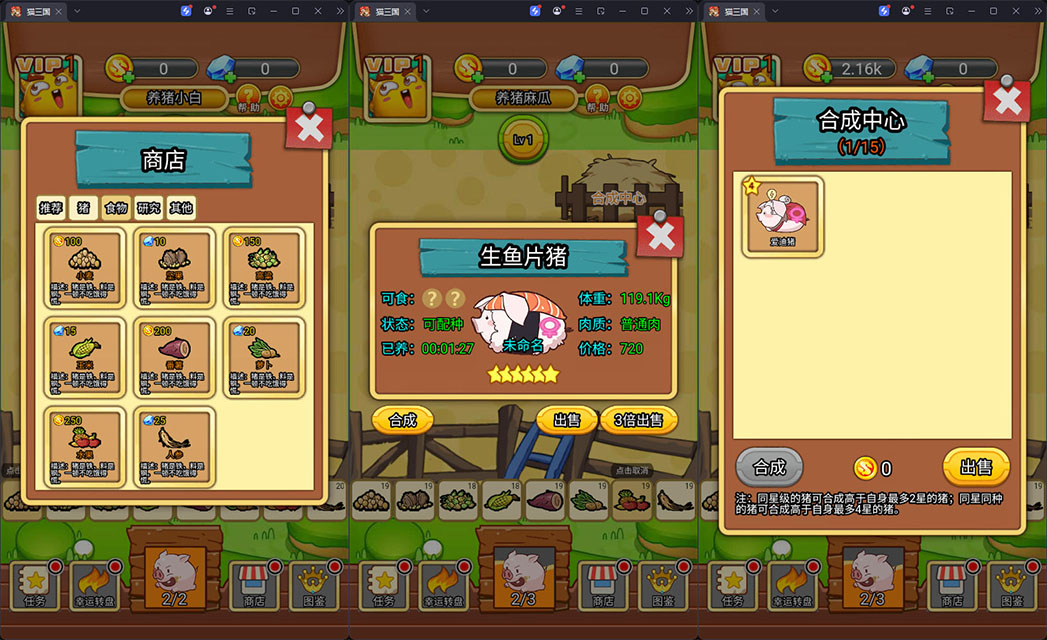Click 合成 below the 生鱼片猪 panel
Screen dimensions: 1047x640
pos(402,420)
